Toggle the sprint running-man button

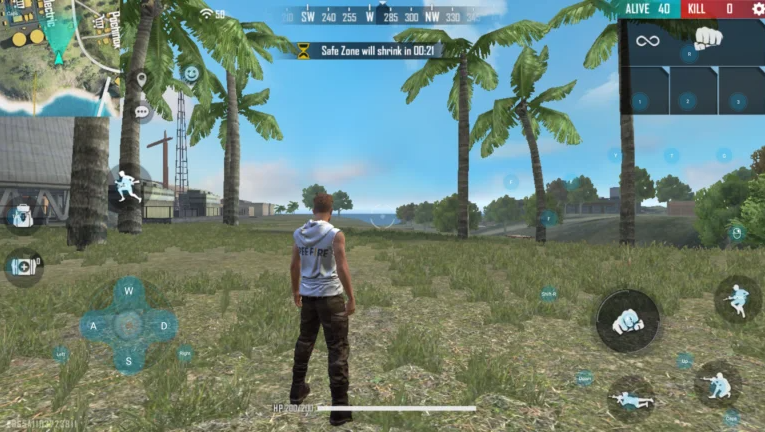click(x=127, y=186)
